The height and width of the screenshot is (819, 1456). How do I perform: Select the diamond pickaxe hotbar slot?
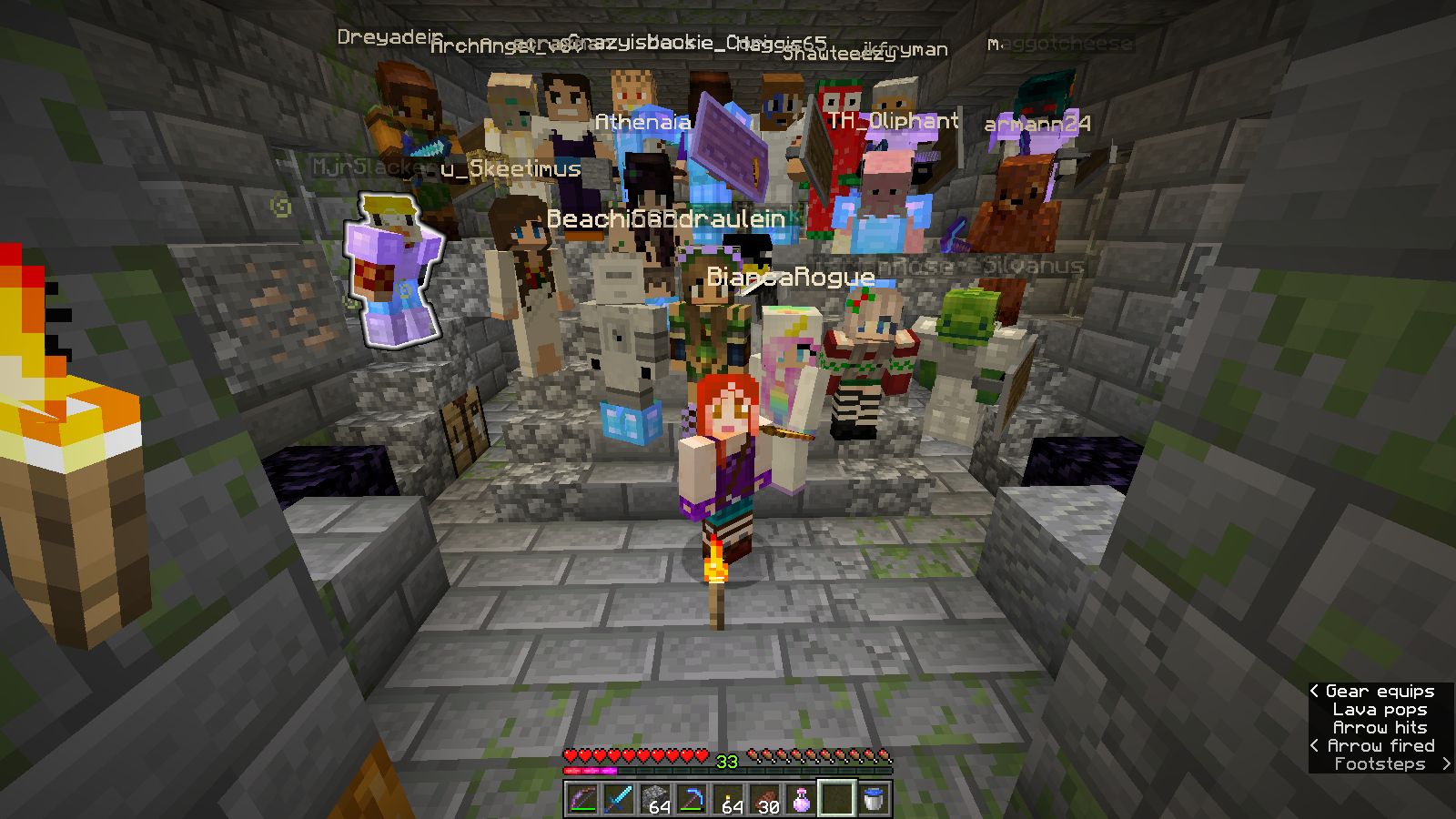(x=692, y=799)
